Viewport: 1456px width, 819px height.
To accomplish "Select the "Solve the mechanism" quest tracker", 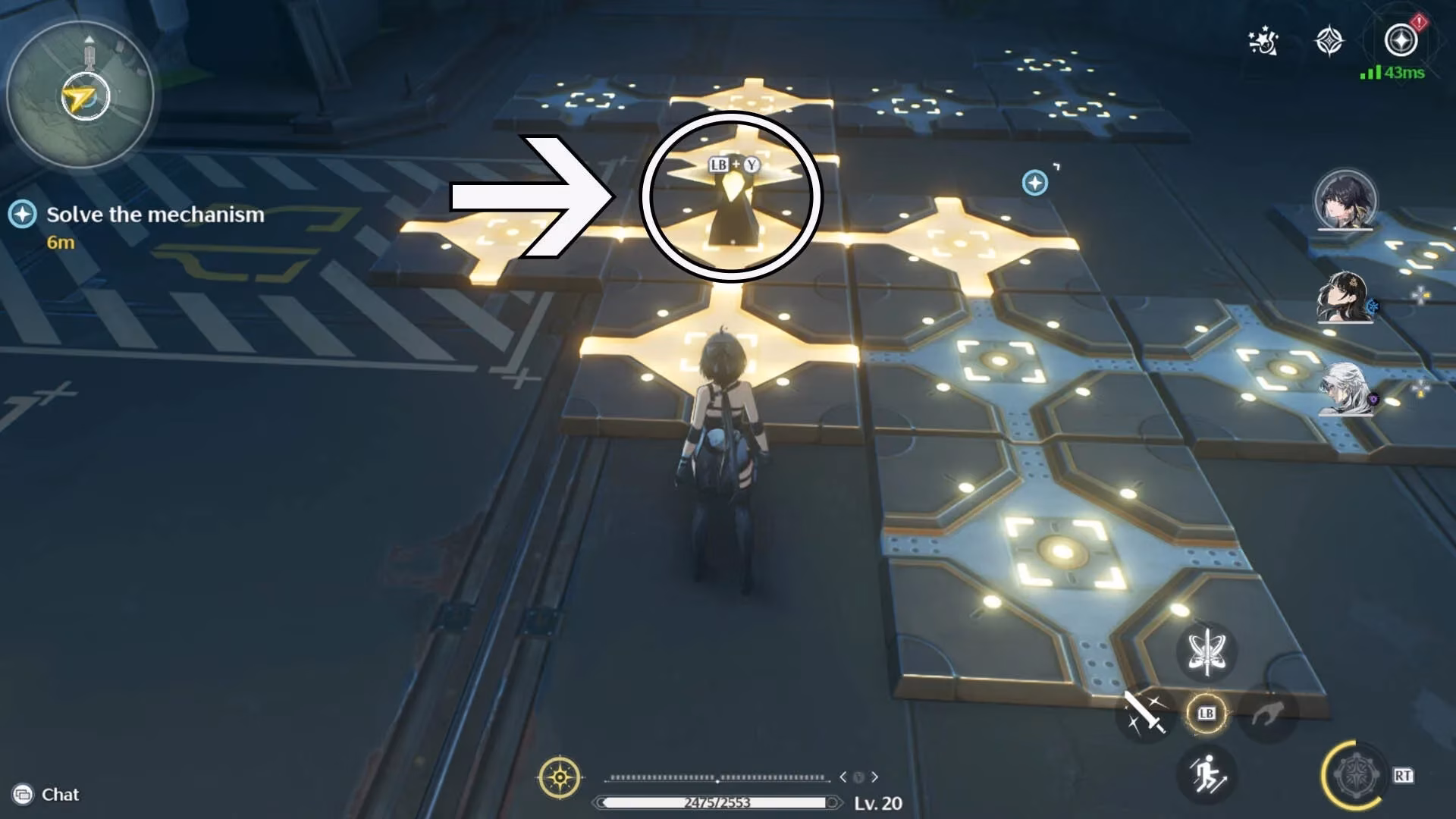I will click(155, 215).
